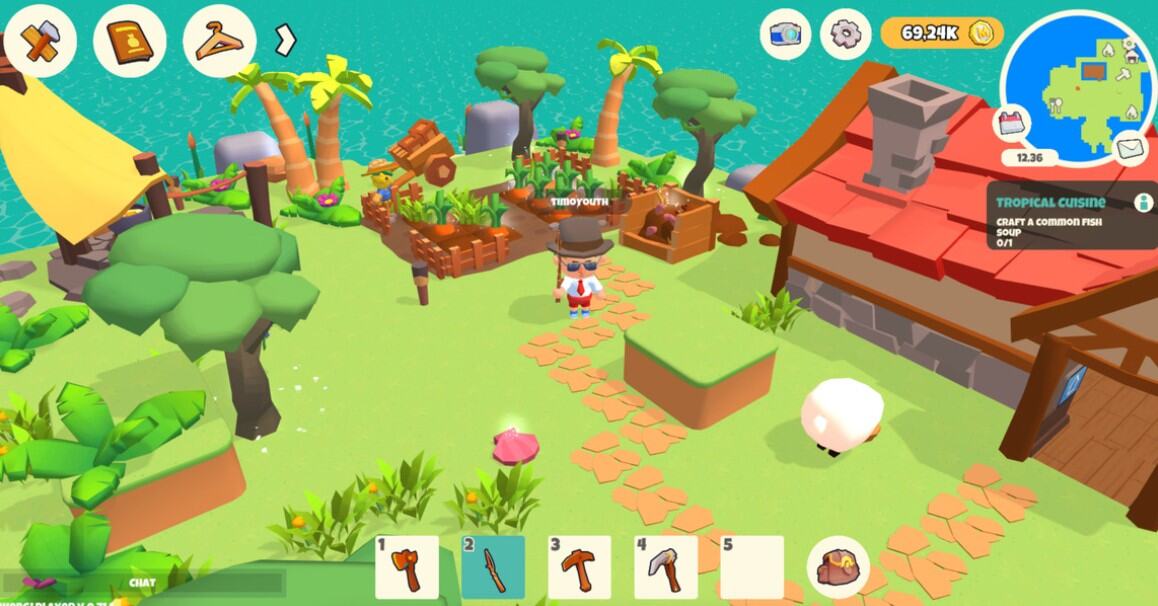Activate the camera photo mode button
The height and width of the screenshot is (606, 1158).
(785, 34)
